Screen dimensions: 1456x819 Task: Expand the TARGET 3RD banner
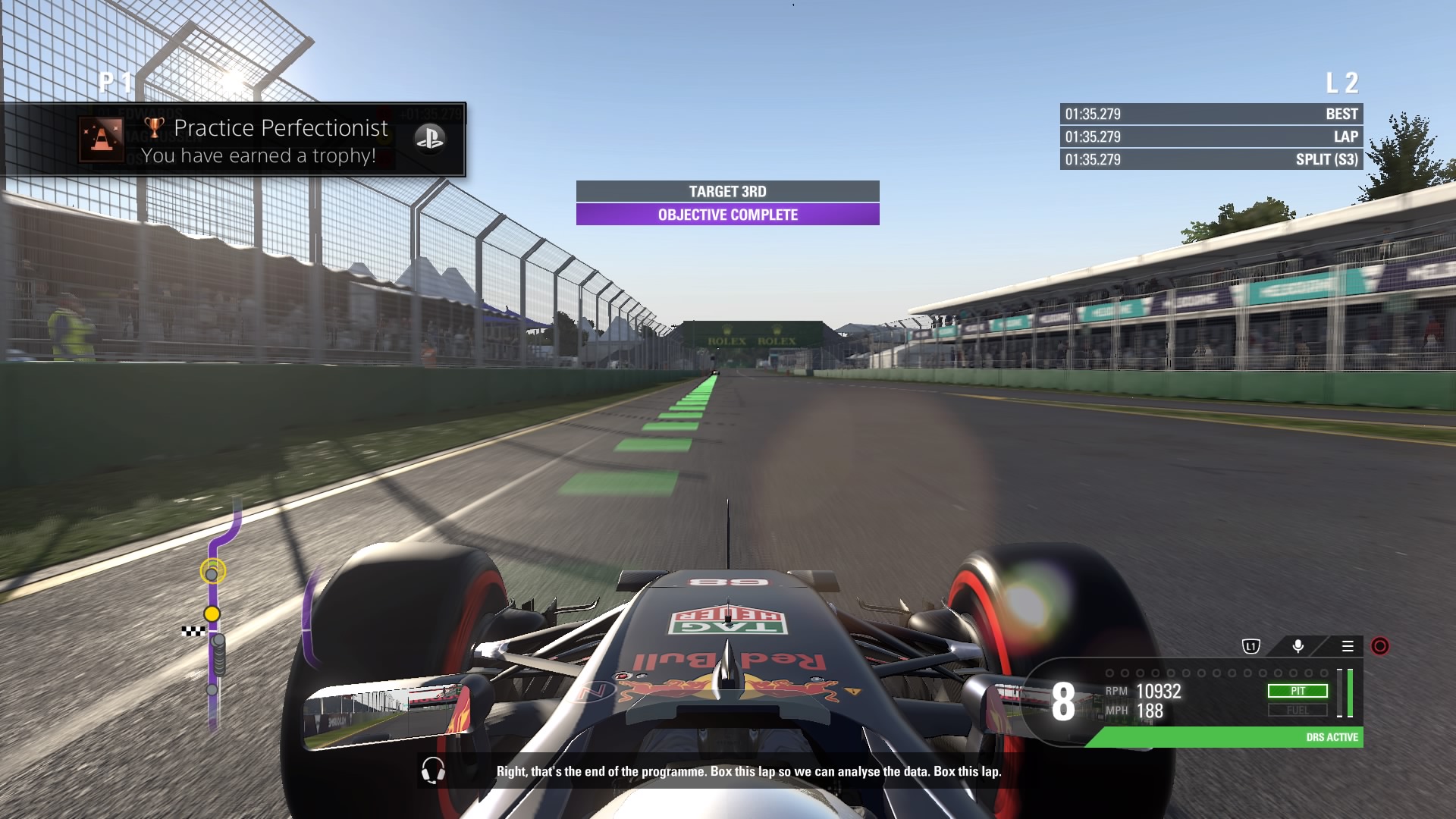click(x=726, y=191)
